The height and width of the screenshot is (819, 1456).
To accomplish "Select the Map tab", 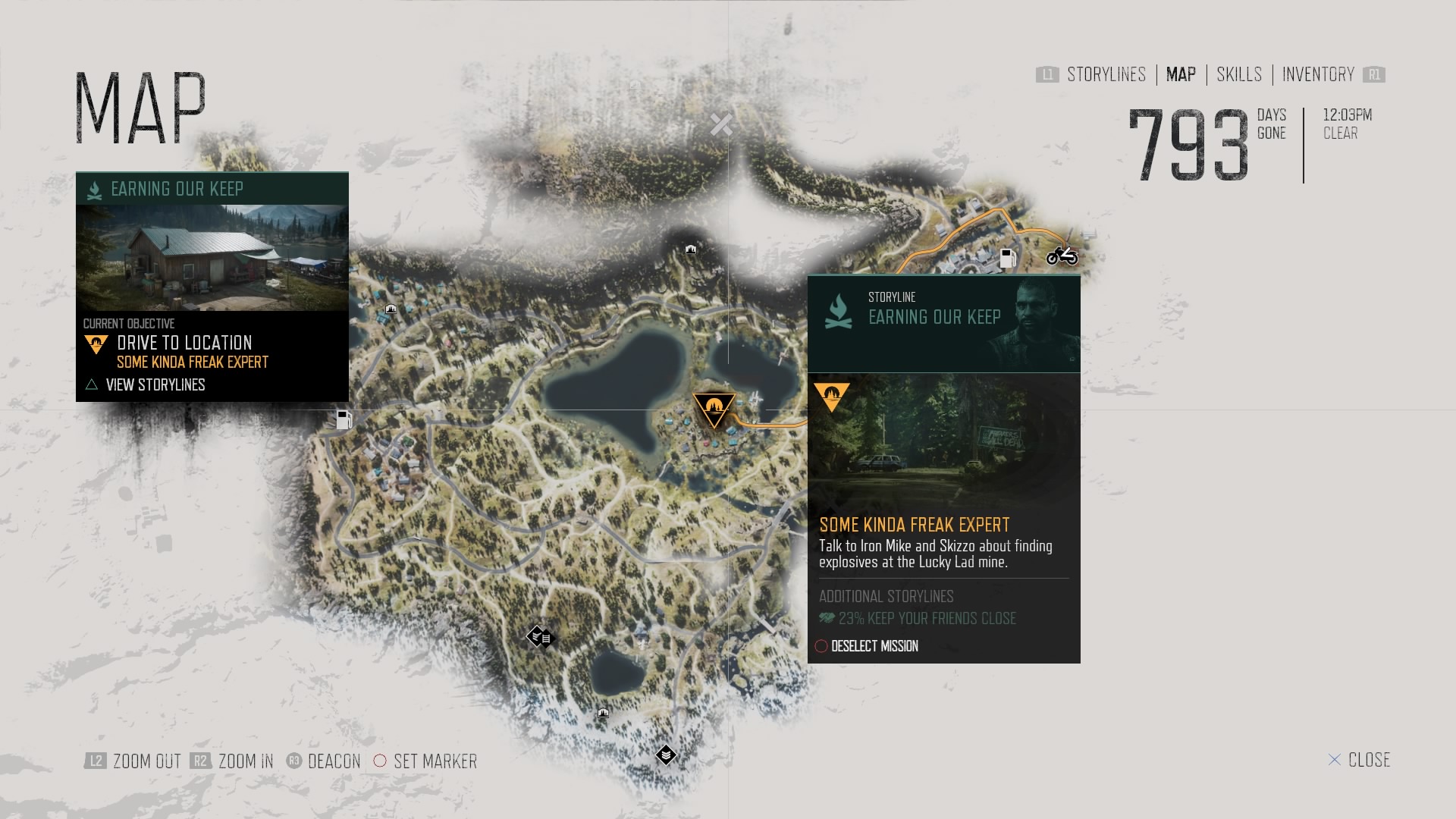I will (x=1181, y=74).
